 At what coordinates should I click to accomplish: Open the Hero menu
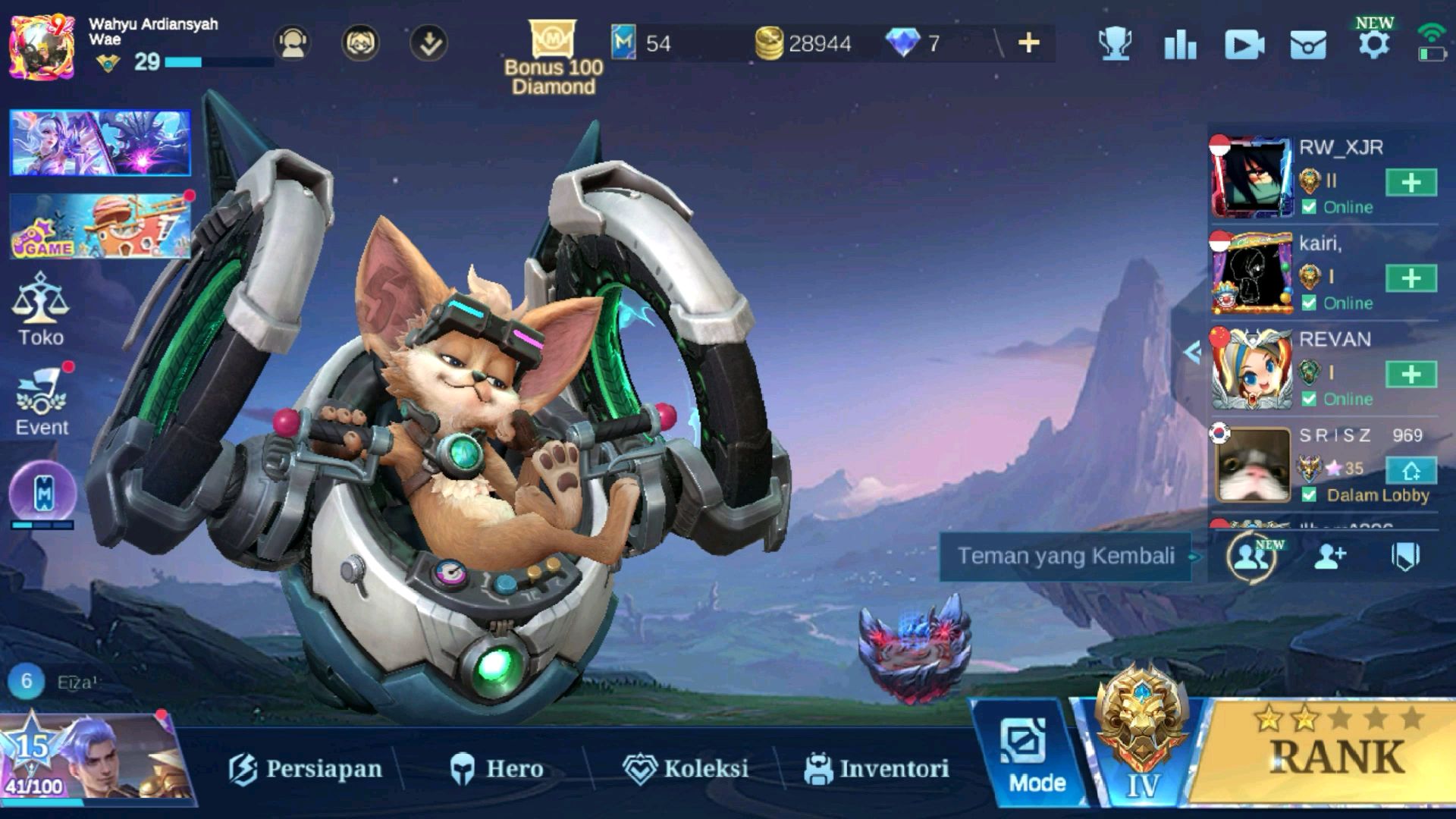(497, 768)
